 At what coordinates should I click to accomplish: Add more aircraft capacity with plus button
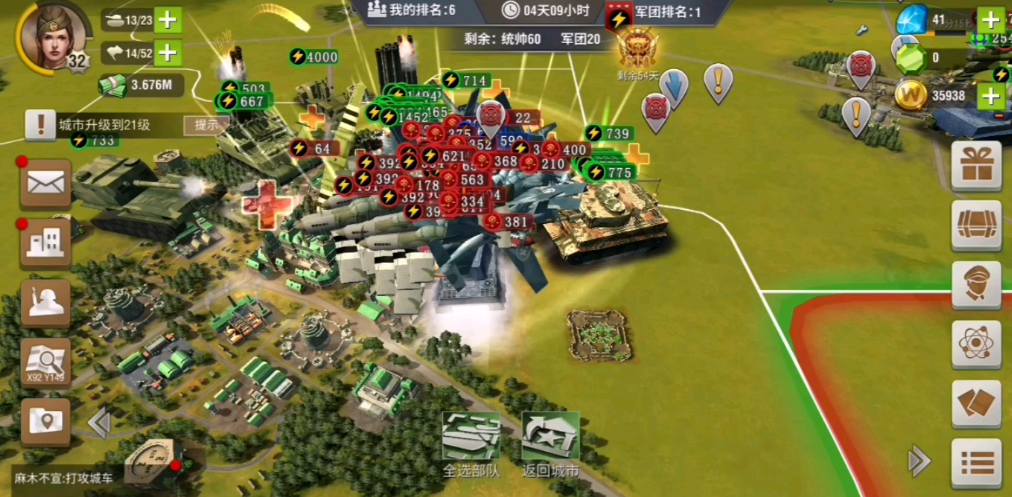point(167,53)
